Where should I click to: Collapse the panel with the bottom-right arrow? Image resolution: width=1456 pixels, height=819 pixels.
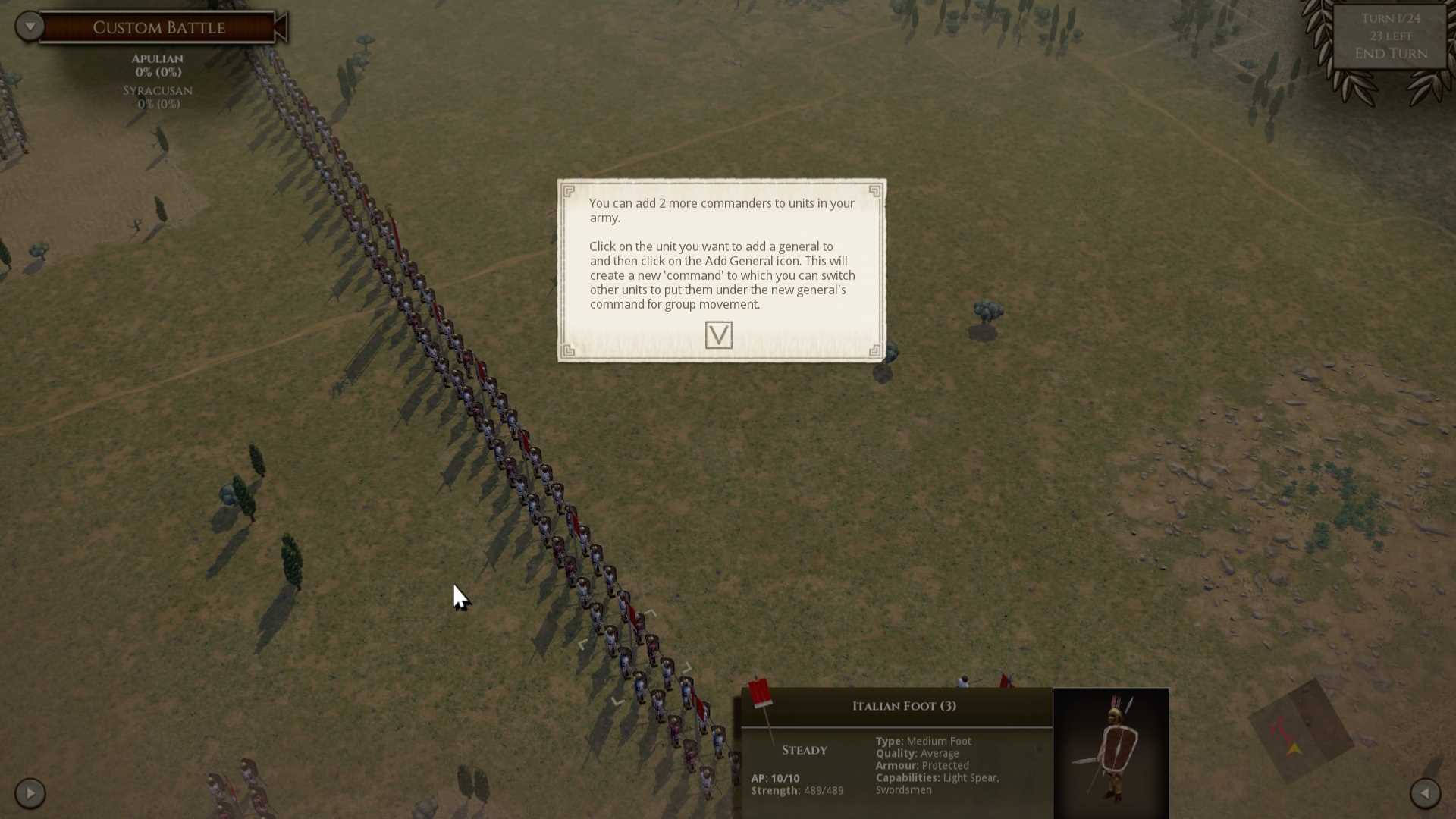(x=1427, y=793)
